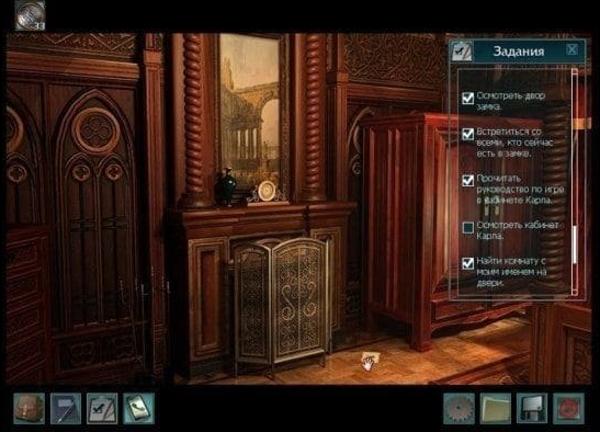Open the gear settings icon
Screen dimensions: 600x432
[x=460, y=408]
